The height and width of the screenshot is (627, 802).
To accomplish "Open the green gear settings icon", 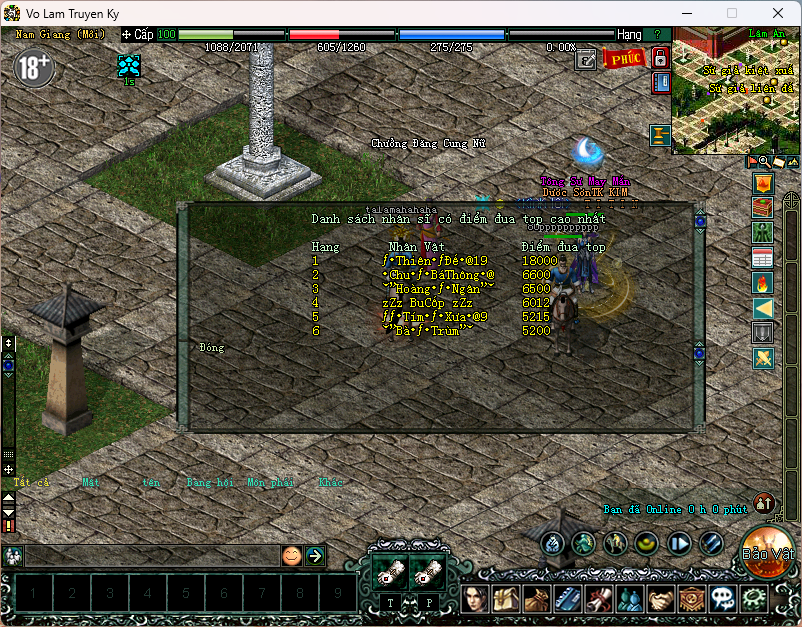I will 754,599.
